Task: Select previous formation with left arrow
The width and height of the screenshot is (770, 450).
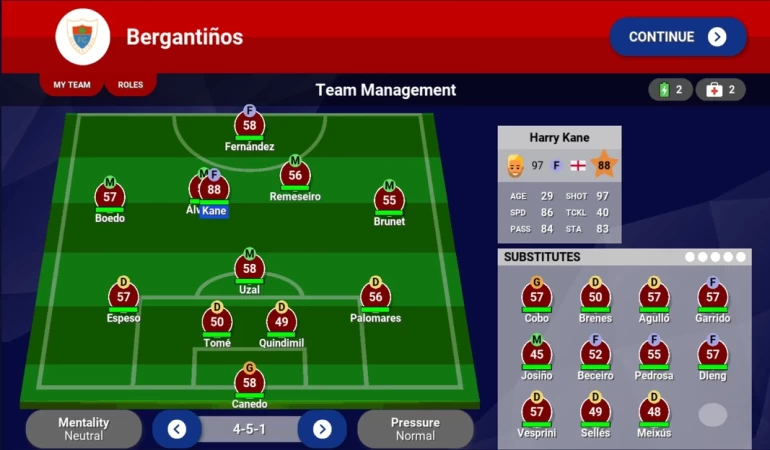Action: pos(177,429)
